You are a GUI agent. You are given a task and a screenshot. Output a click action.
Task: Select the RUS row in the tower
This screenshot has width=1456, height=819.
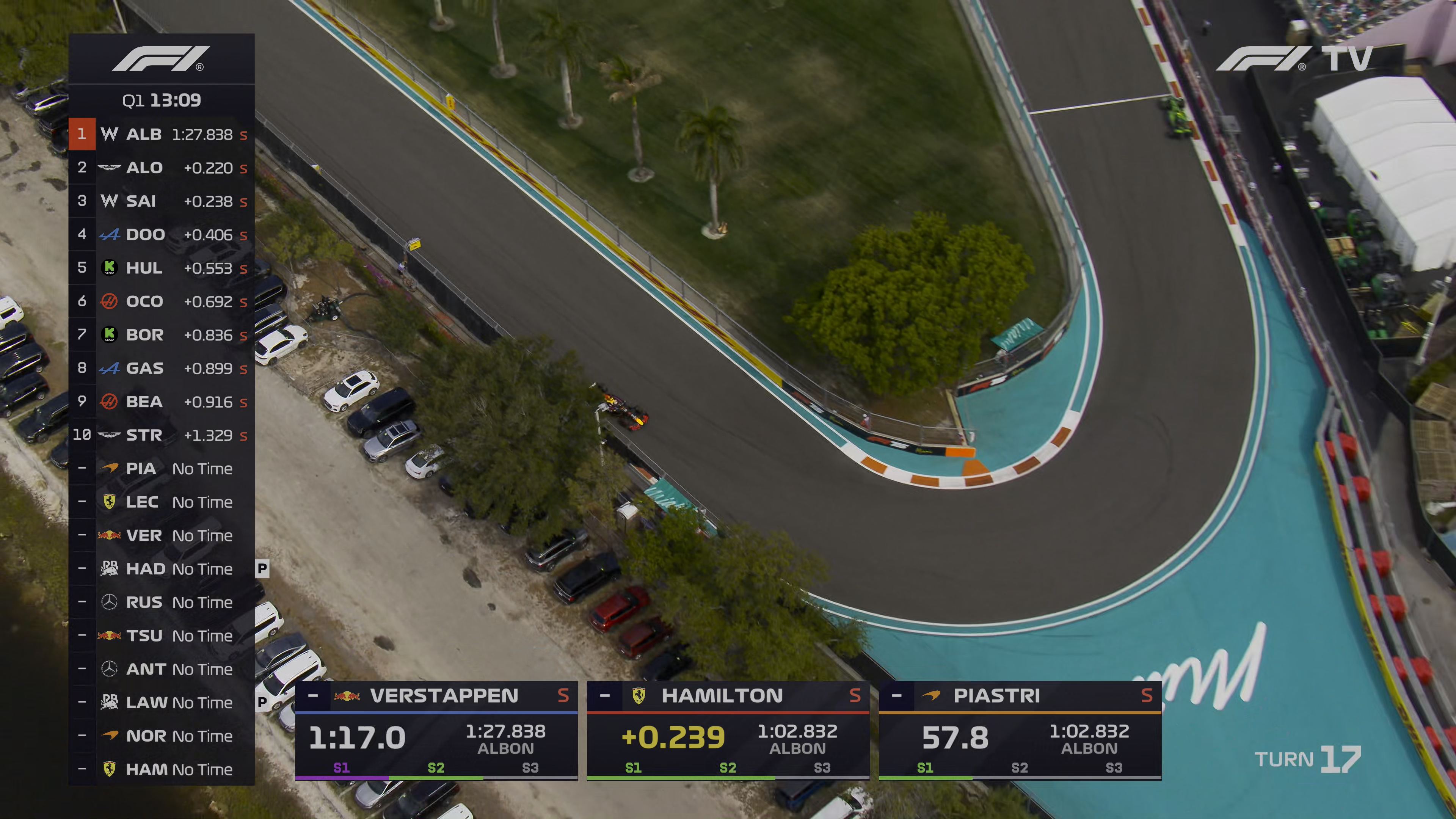[162, 602]
